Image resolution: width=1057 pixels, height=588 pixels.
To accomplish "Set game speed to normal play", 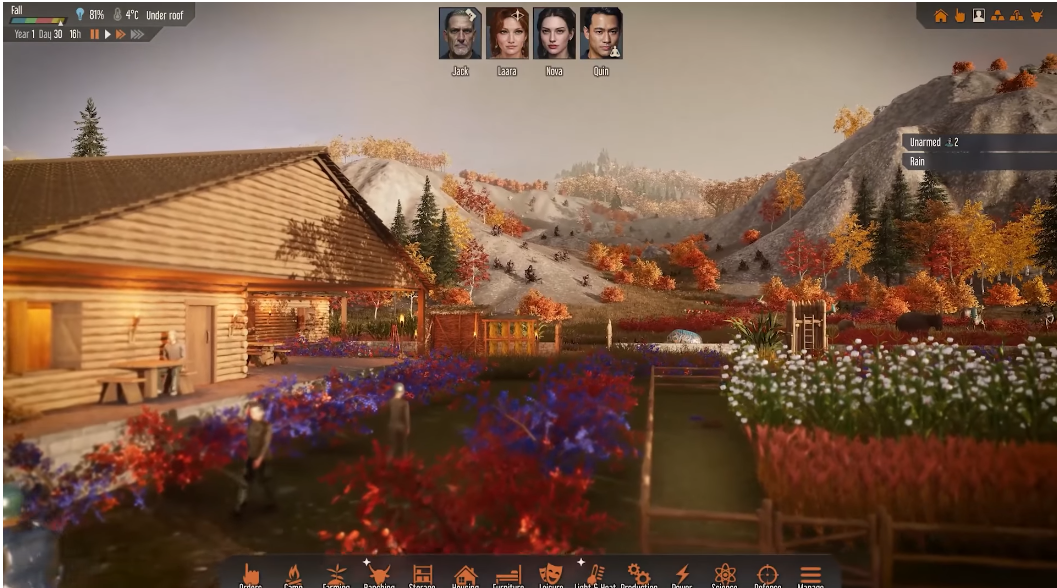I will point(108,34).
